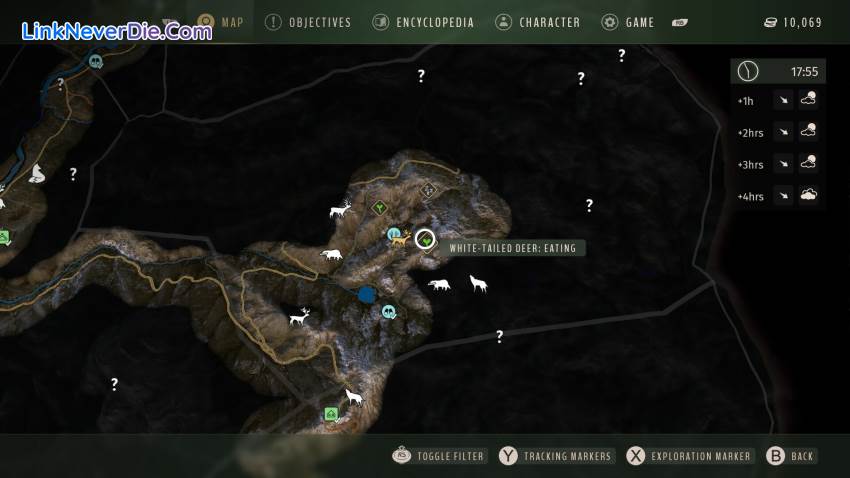Image resolution: width=850 pixels, height=478 pixels.
Task: Switch to the Objectives tab
Action: 308,22
